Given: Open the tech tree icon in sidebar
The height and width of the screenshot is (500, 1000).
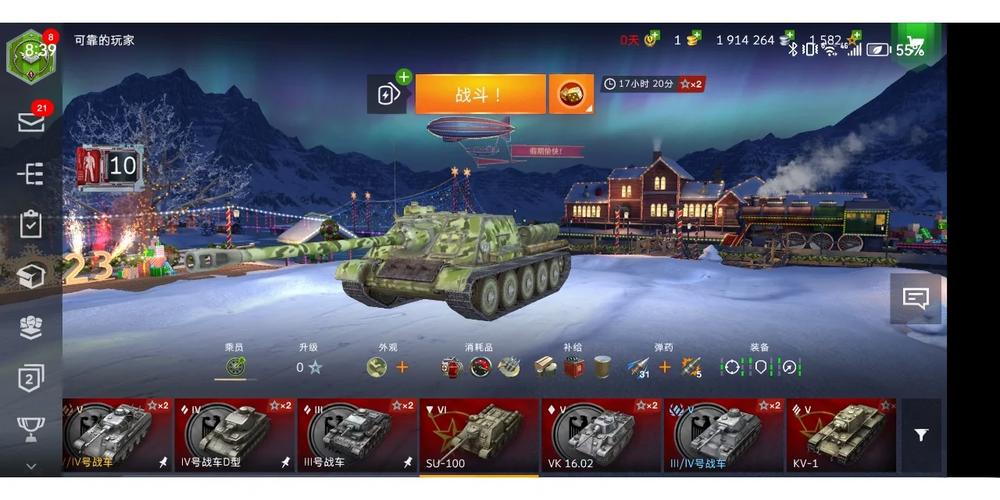Looking at the screenshot, I should click(x=31, y=173).
